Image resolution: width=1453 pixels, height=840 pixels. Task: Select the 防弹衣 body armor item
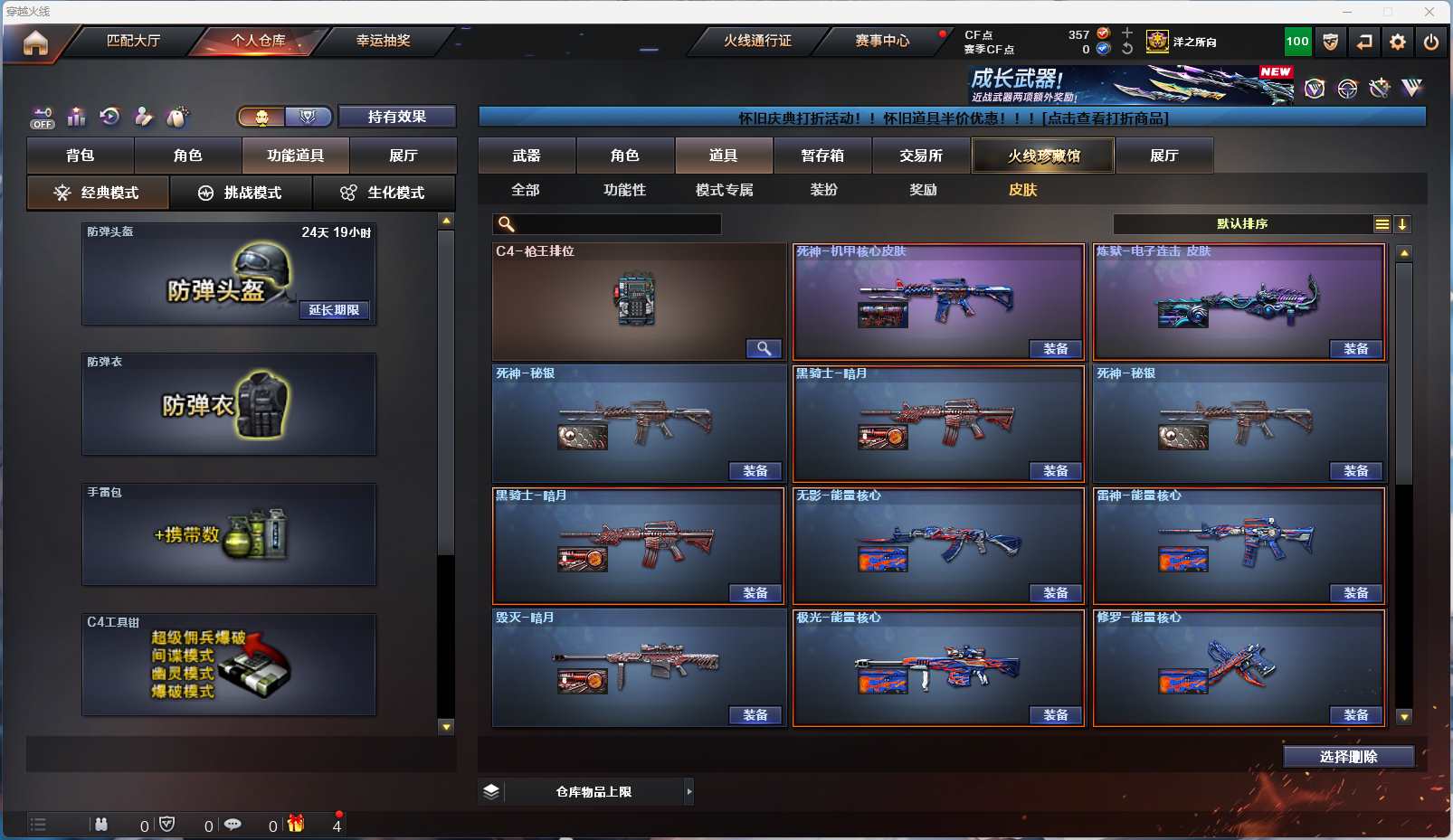(x=229, y=404)
